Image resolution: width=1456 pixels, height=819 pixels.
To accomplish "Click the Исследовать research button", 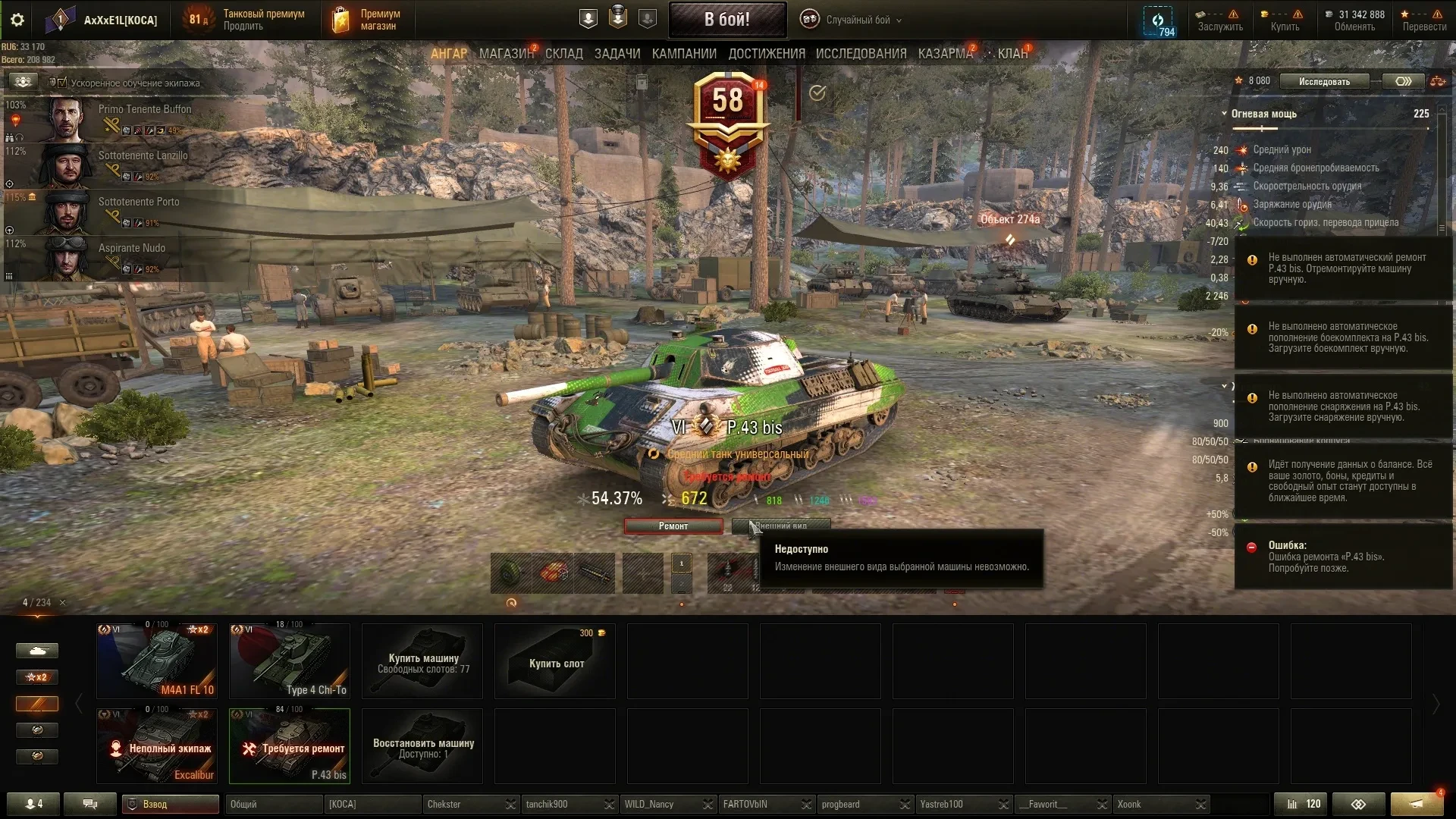I will click(1324, 81).
